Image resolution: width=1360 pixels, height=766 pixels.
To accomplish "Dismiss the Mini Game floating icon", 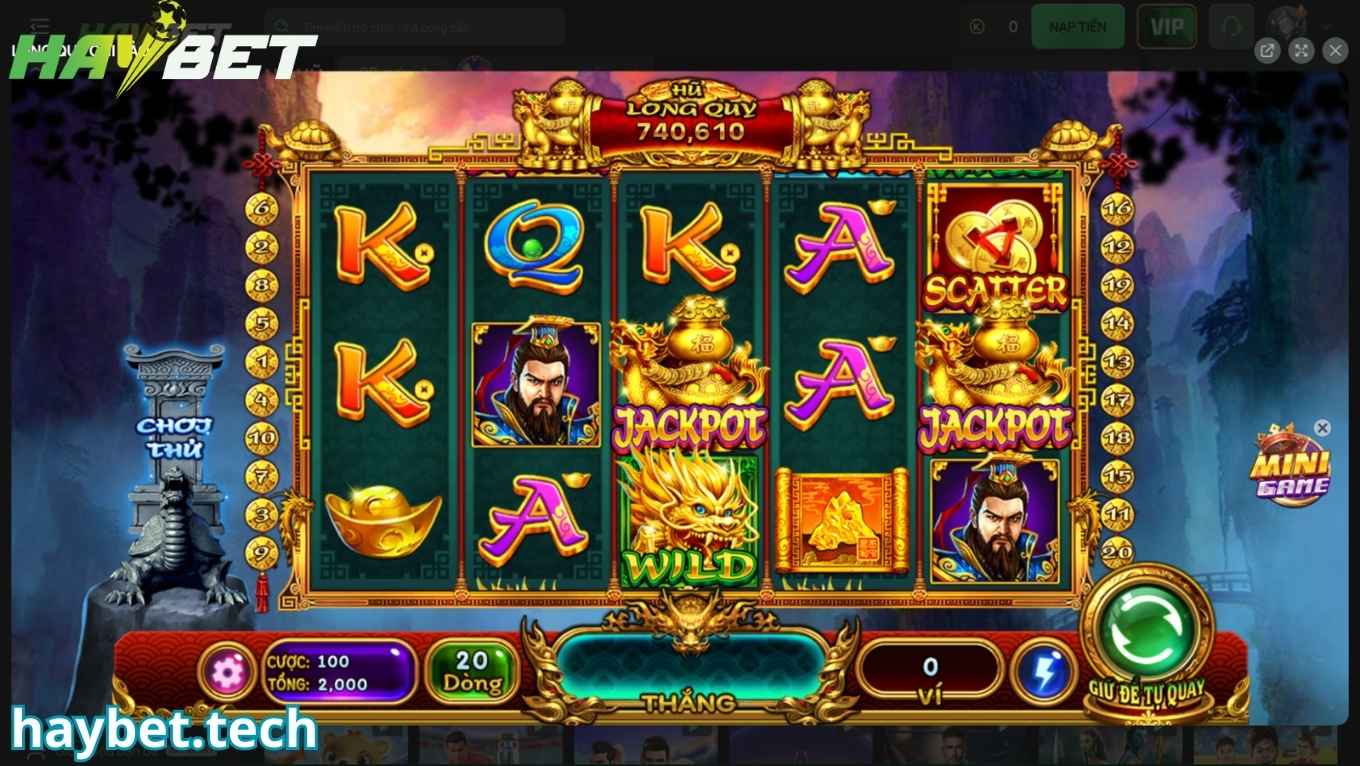I will (1322, 428).
